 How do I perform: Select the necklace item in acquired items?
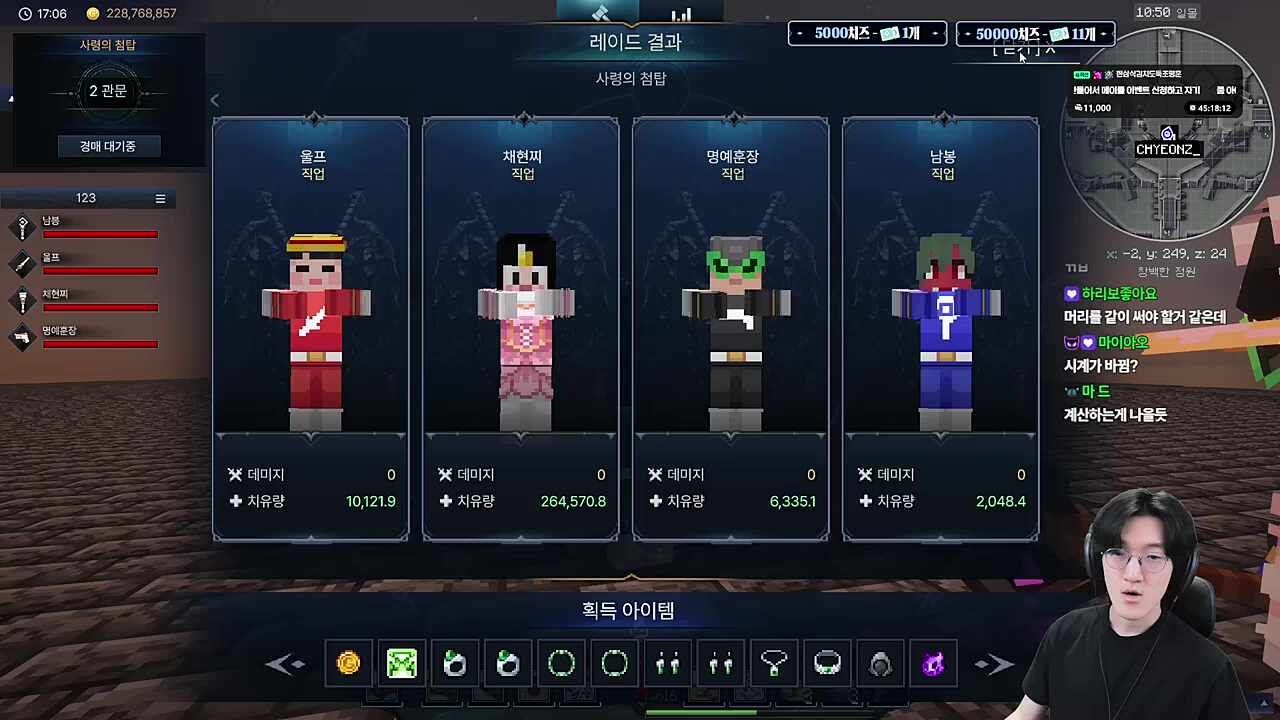tap(774, 663)
